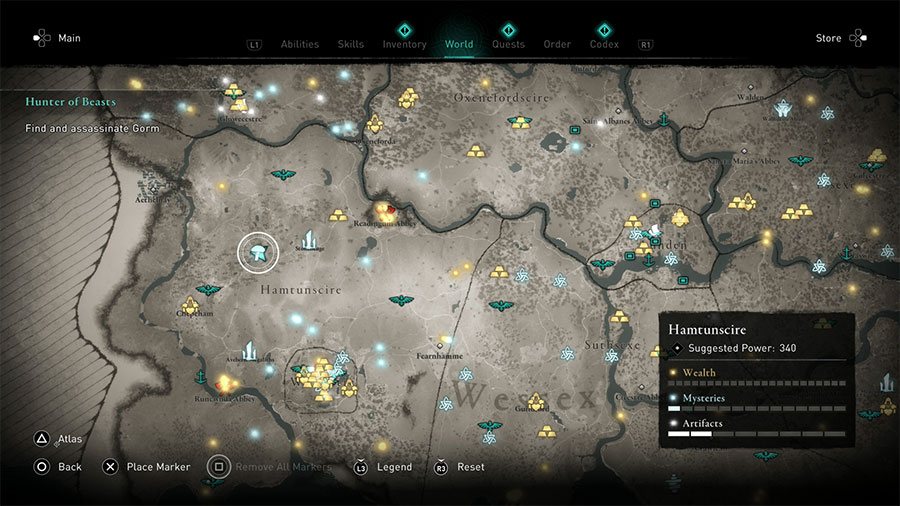This screenshot has height=506, width=900.
Task: Select the burning Readingum Abbey map marker
Action: click(x=384, y=211)
